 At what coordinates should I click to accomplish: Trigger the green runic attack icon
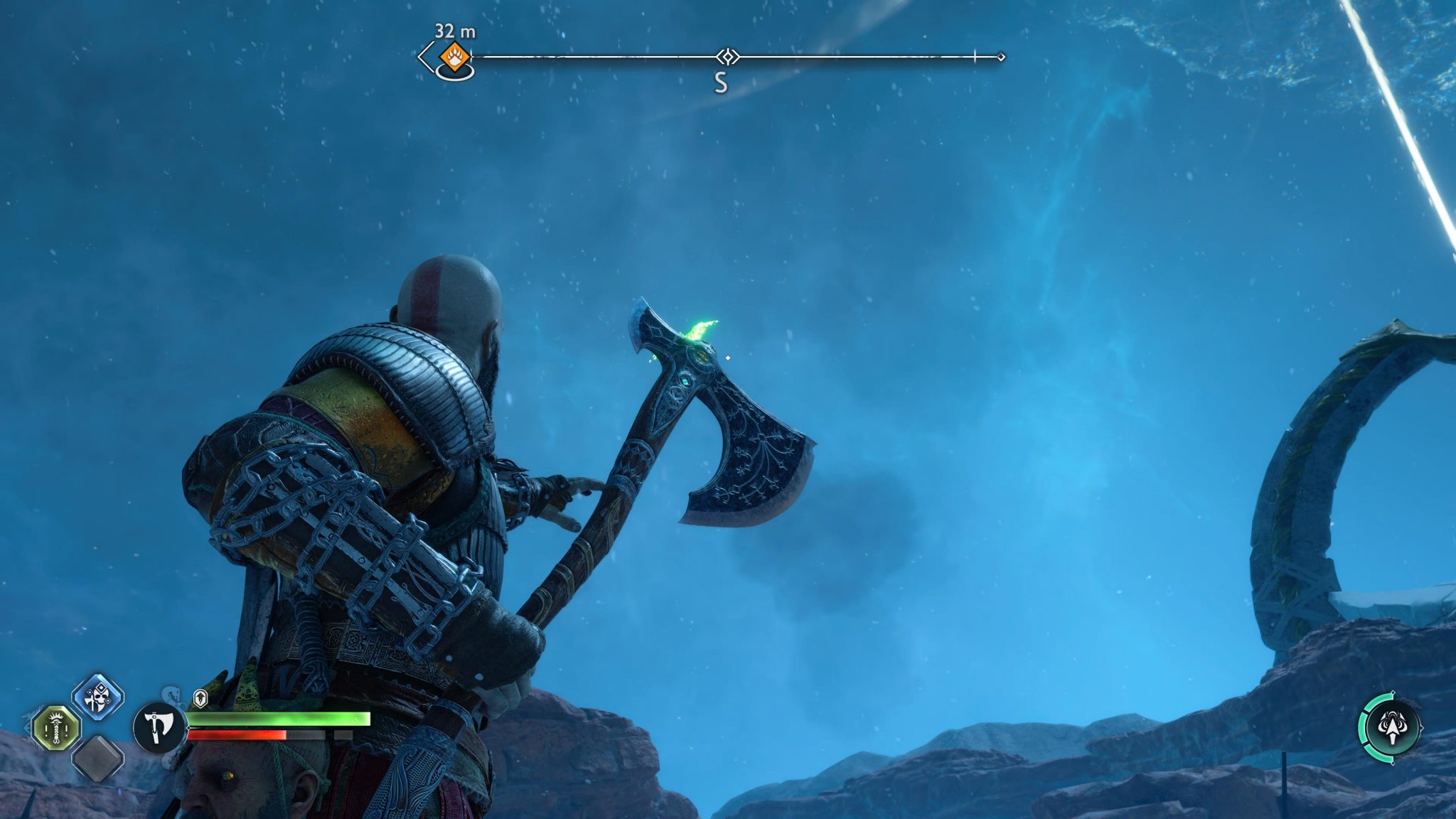point(57,729)
